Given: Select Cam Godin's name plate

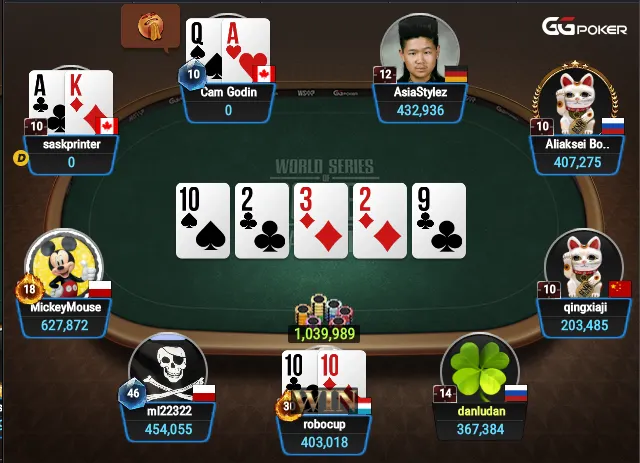Looking at the screenshot, I should point(228,102).
